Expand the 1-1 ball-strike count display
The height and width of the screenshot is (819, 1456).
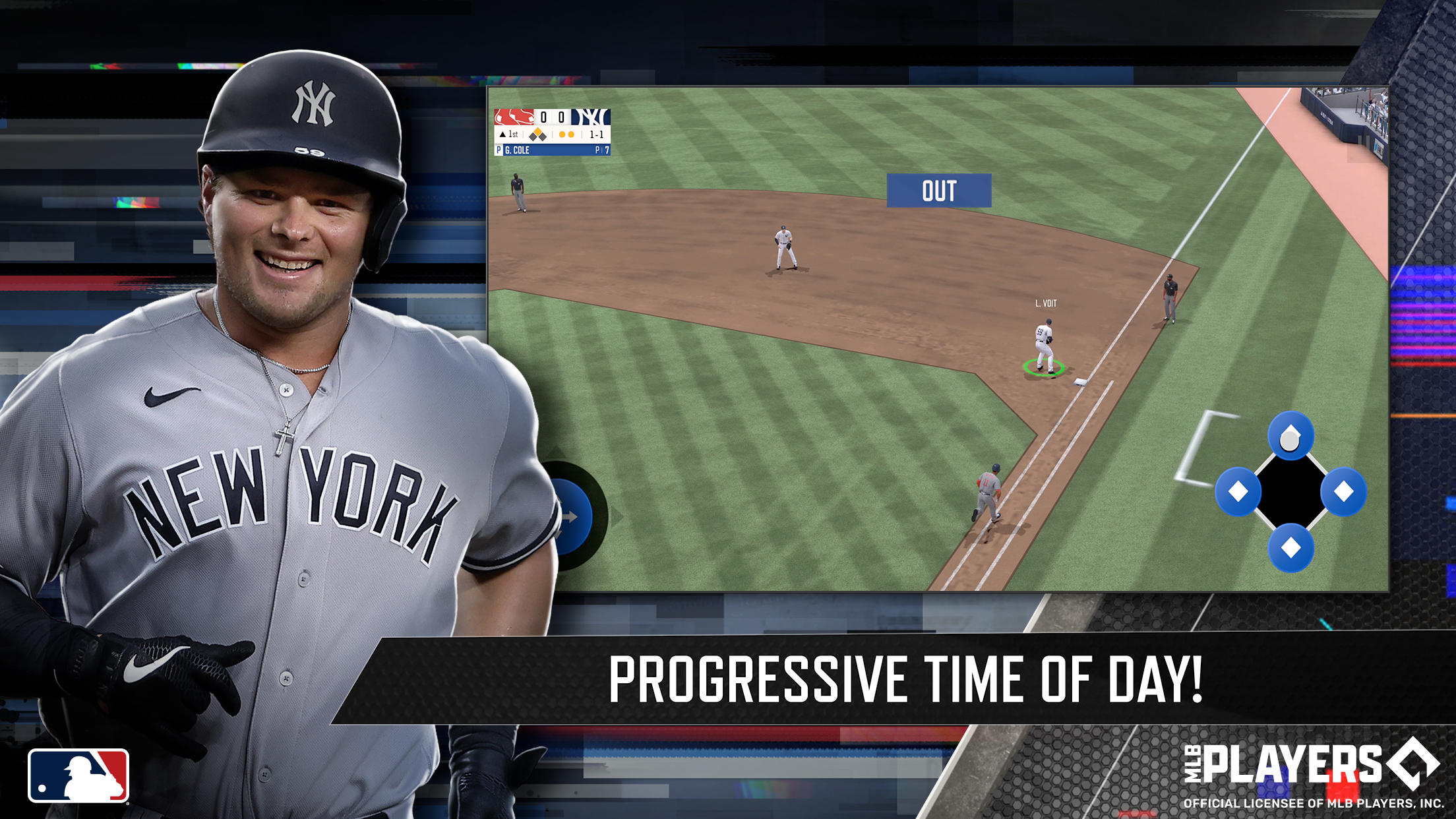coord(597,135)
